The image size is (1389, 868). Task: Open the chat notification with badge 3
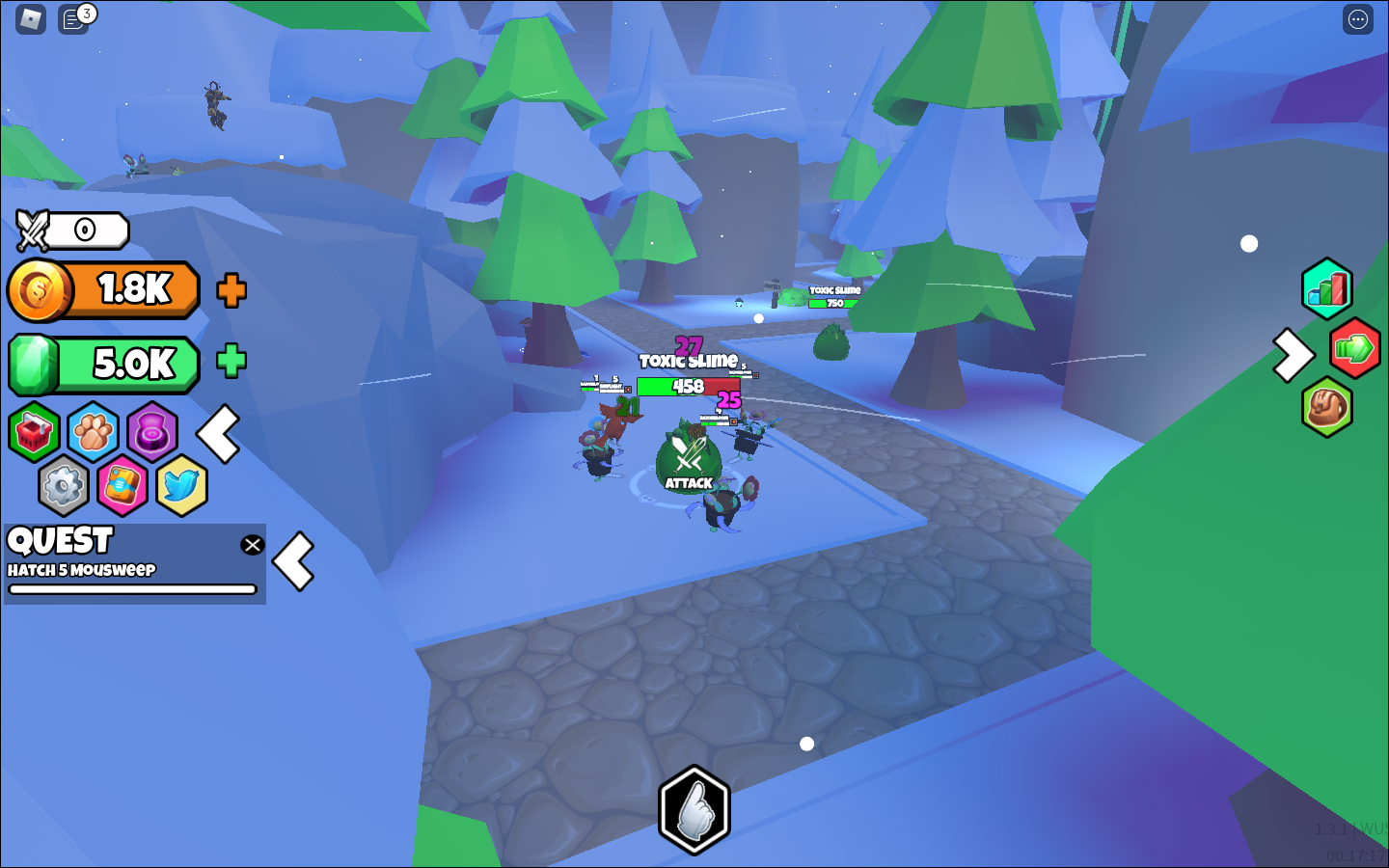(72, 18)
